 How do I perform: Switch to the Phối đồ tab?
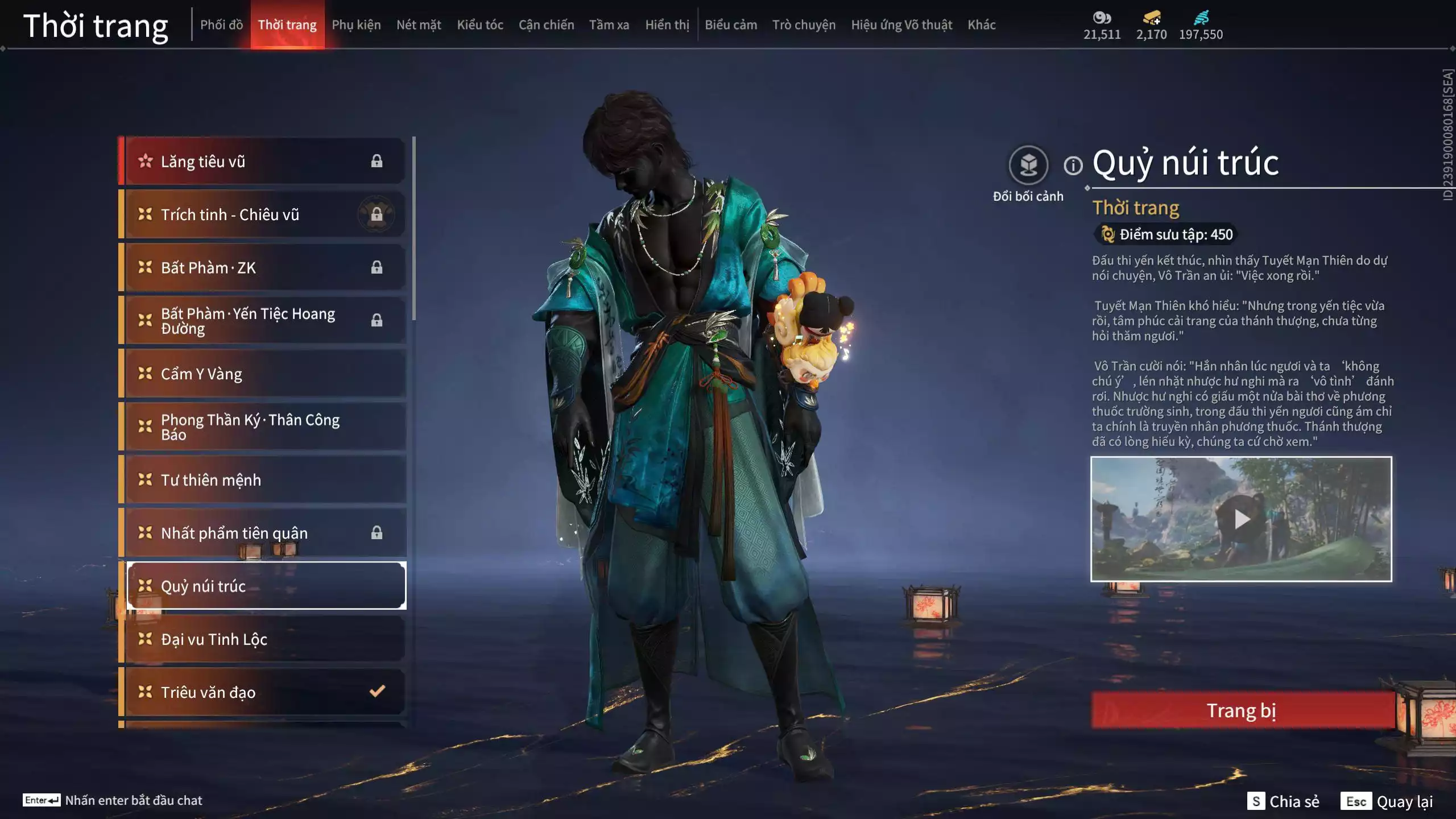[x=221, y=25]
